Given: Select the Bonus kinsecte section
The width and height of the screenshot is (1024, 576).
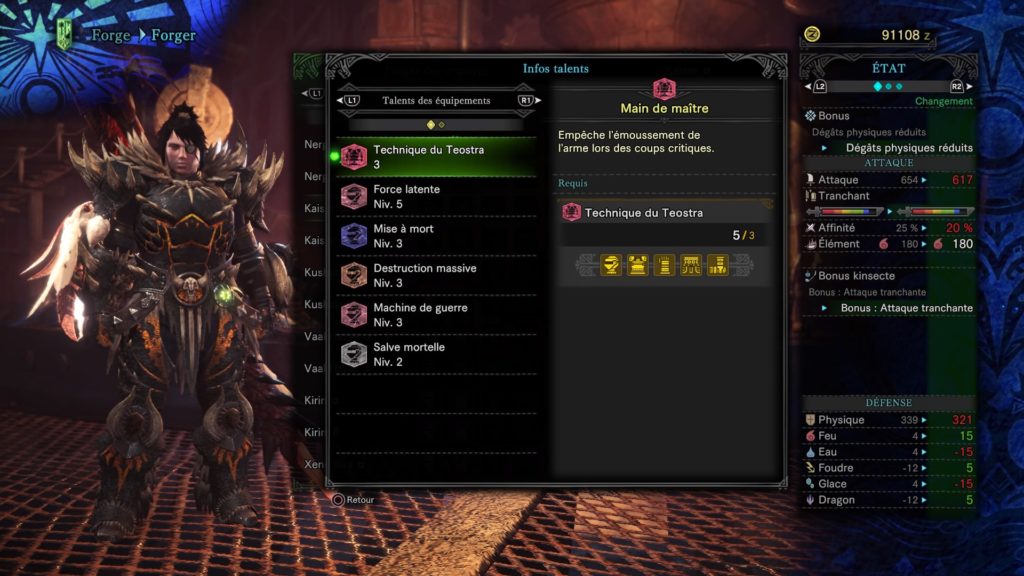Looking at the screenshot, I should (x=856, y=276).
